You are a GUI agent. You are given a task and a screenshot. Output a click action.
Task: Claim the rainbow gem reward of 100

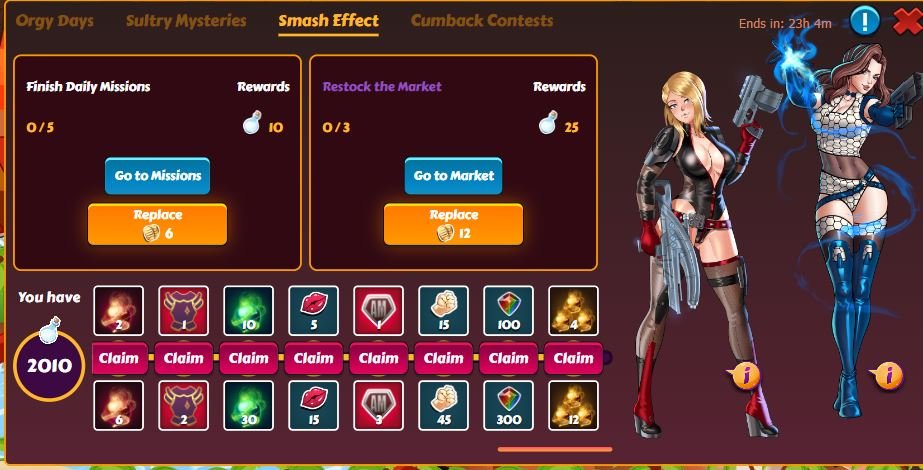(509, 358)
